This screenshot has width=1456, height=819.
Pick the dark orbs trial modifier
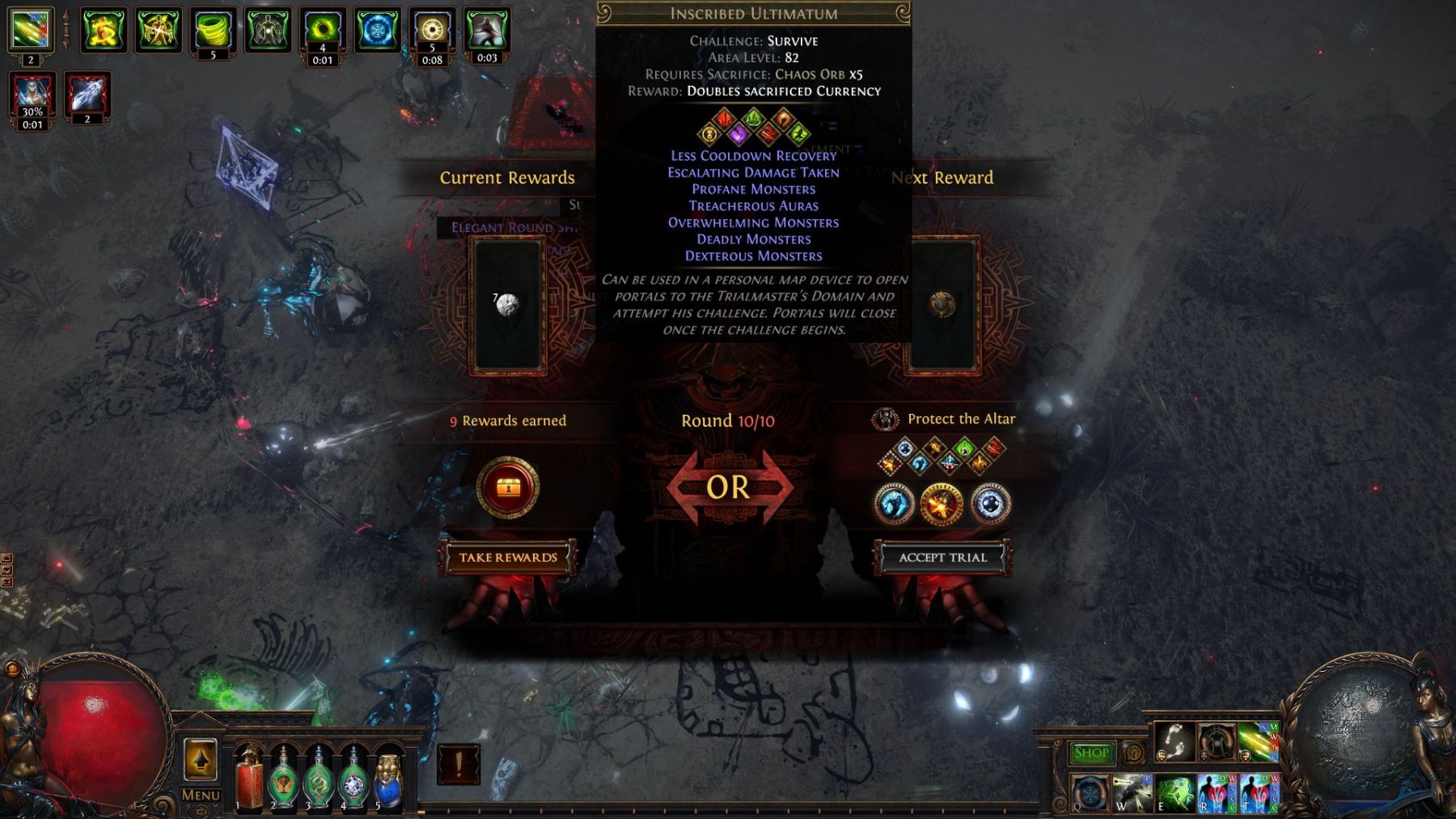click(990, 504)
